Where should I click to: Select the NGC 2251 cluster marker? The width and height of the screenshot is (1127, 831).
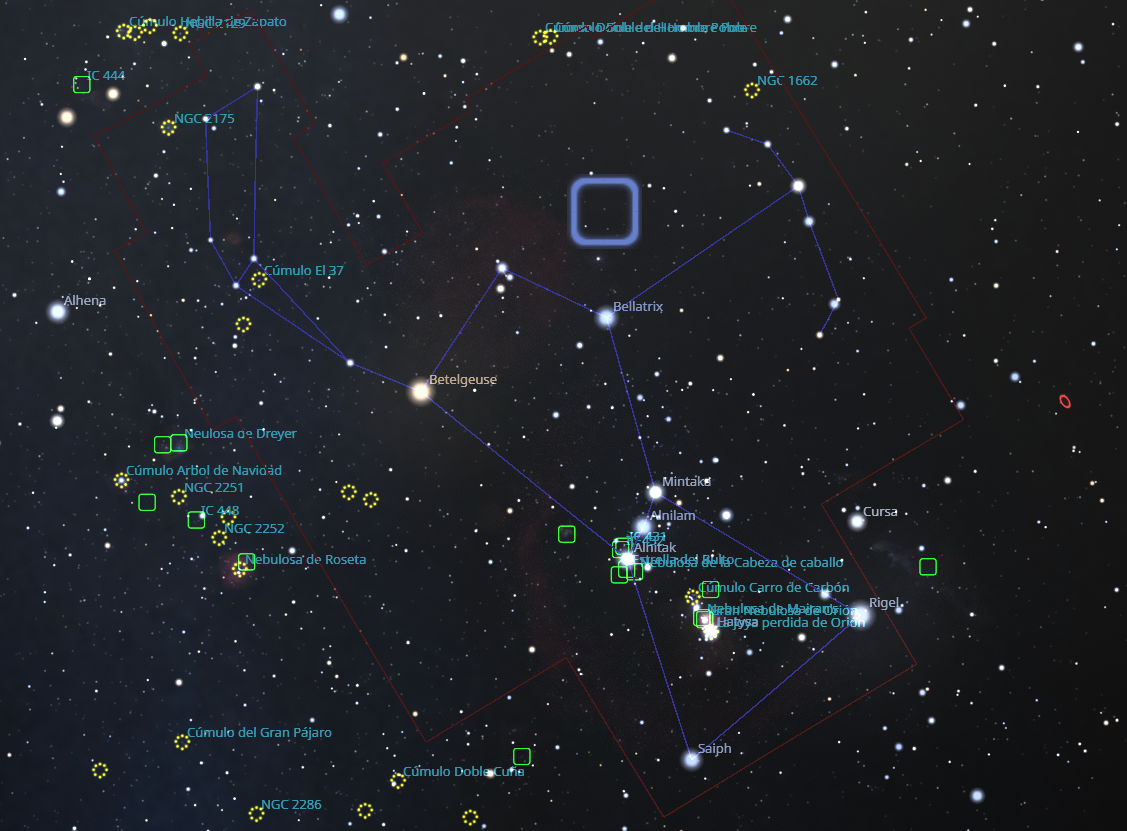(179, 497)
